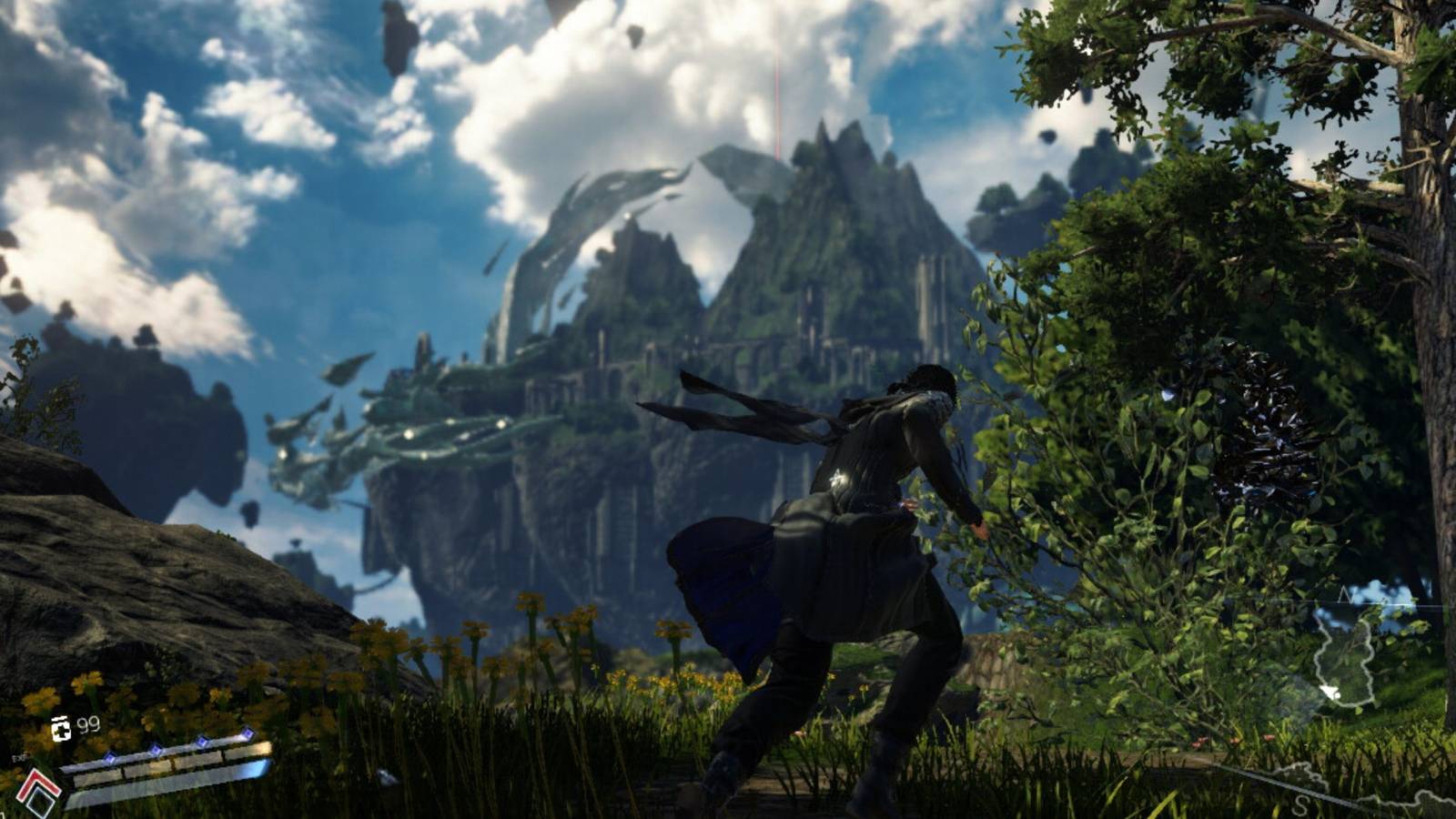This screenshot has width=1456, height=819.
Task: Click the EXP label near the experience bar
Action: (x=21, y=759)
